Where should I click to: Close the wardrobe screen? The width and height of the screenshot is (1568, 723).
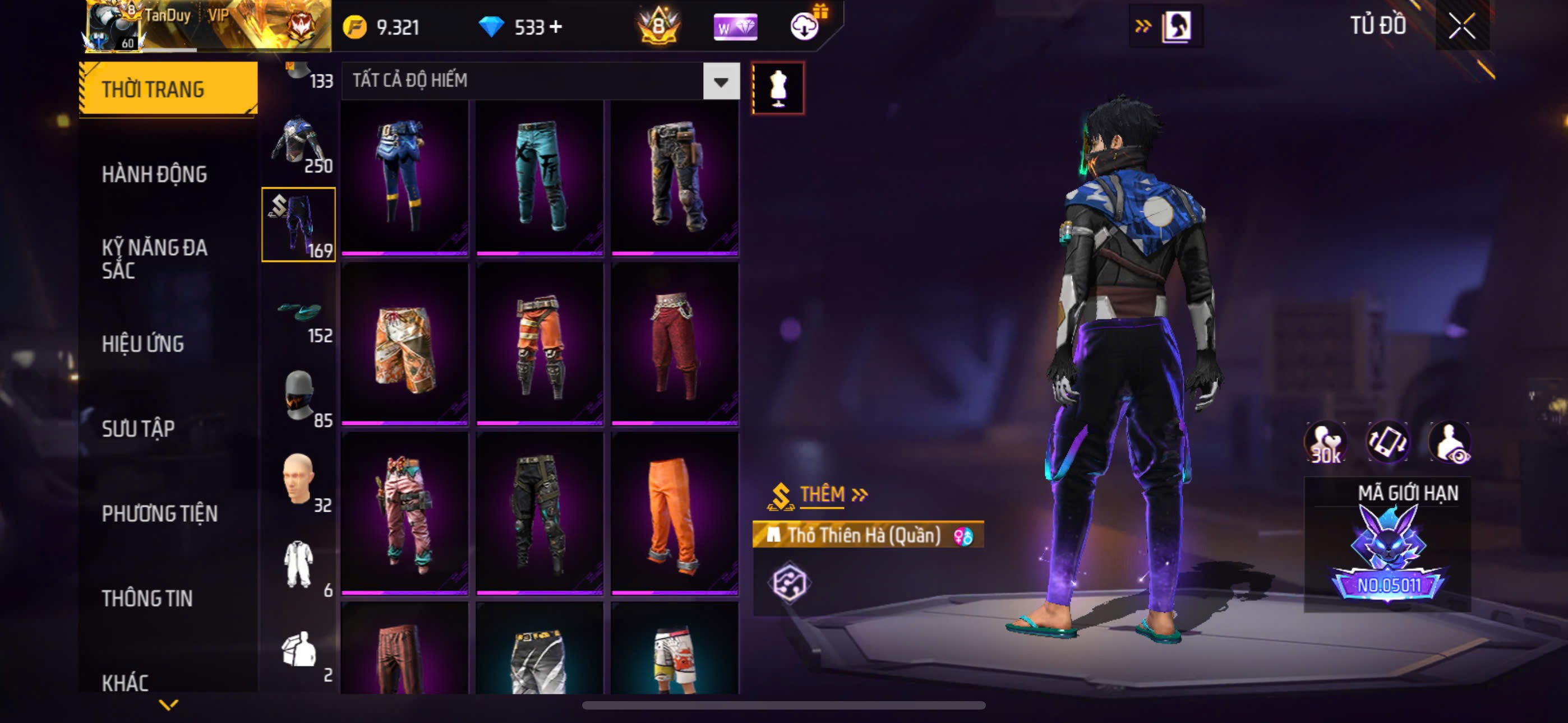point(1461,26)
